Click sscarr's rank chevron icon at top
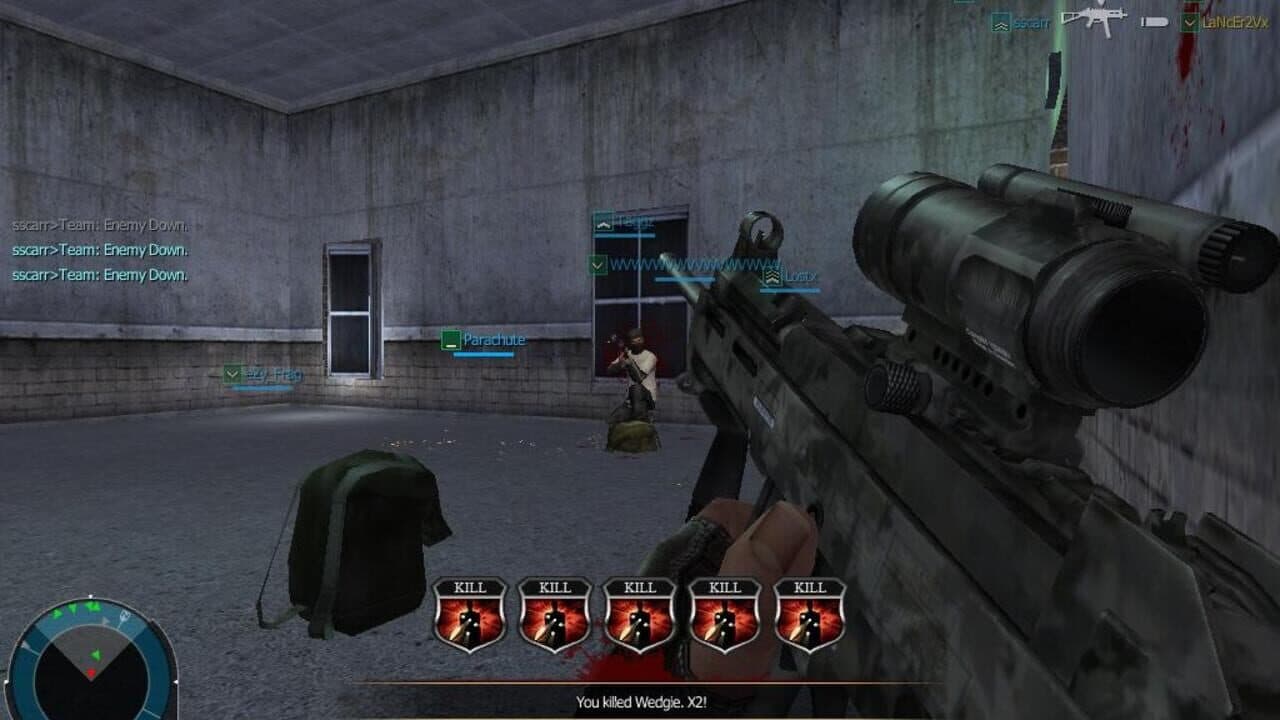The height and width of the screenshot is (720, 1280). point(1000,20)
